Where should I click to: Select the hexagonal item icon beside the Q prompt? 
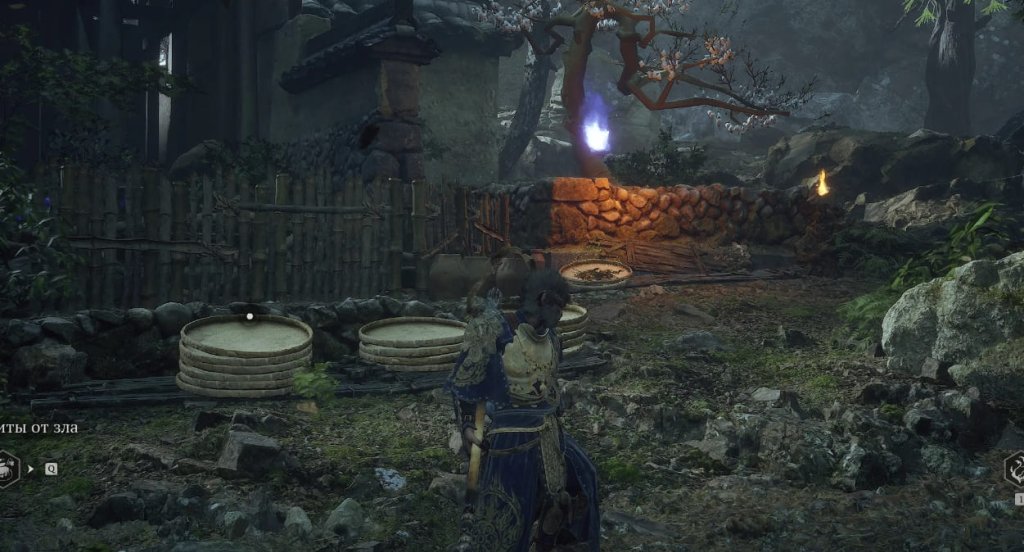point(6,468)
